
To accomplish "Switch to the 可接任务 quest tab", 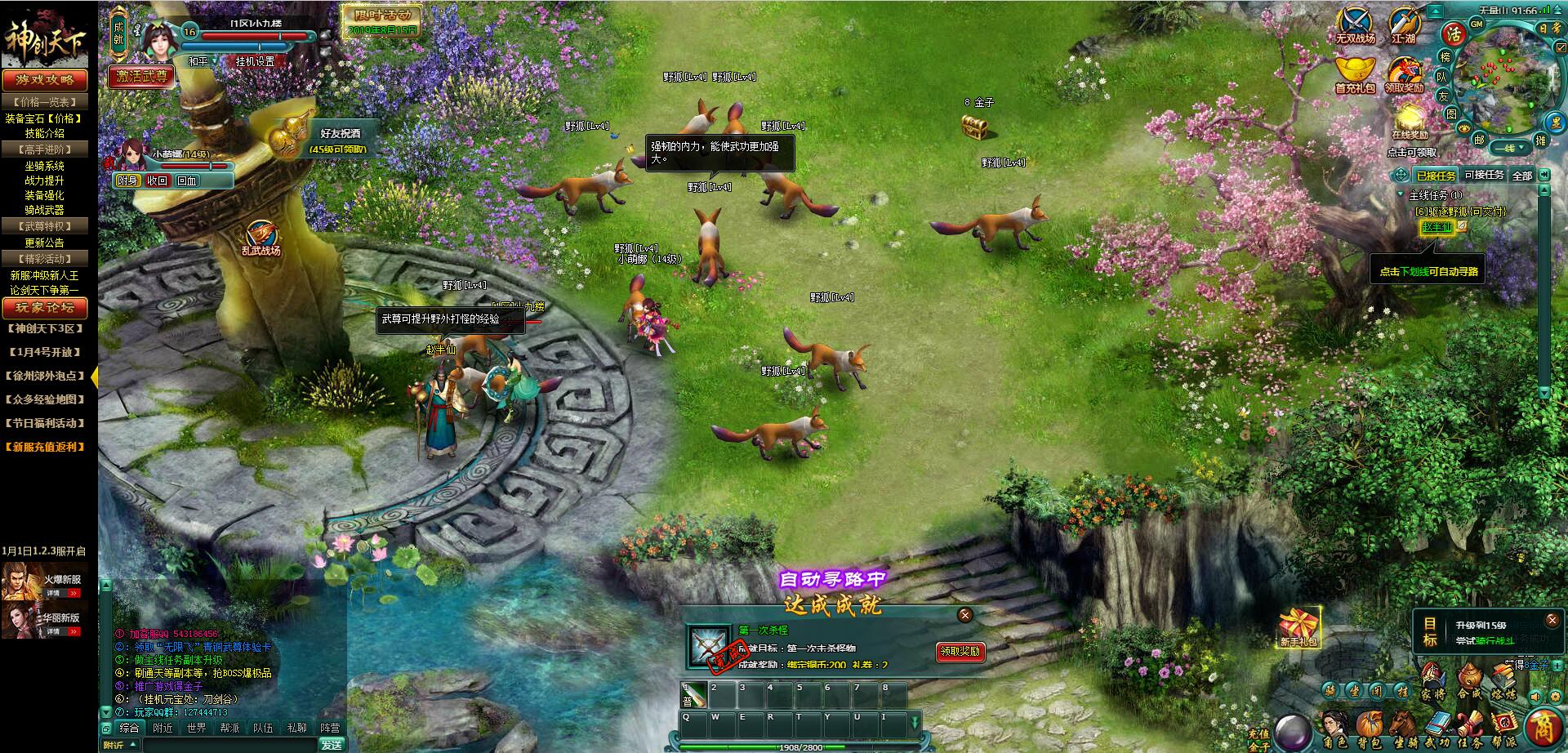I will tap(1483, 174).
